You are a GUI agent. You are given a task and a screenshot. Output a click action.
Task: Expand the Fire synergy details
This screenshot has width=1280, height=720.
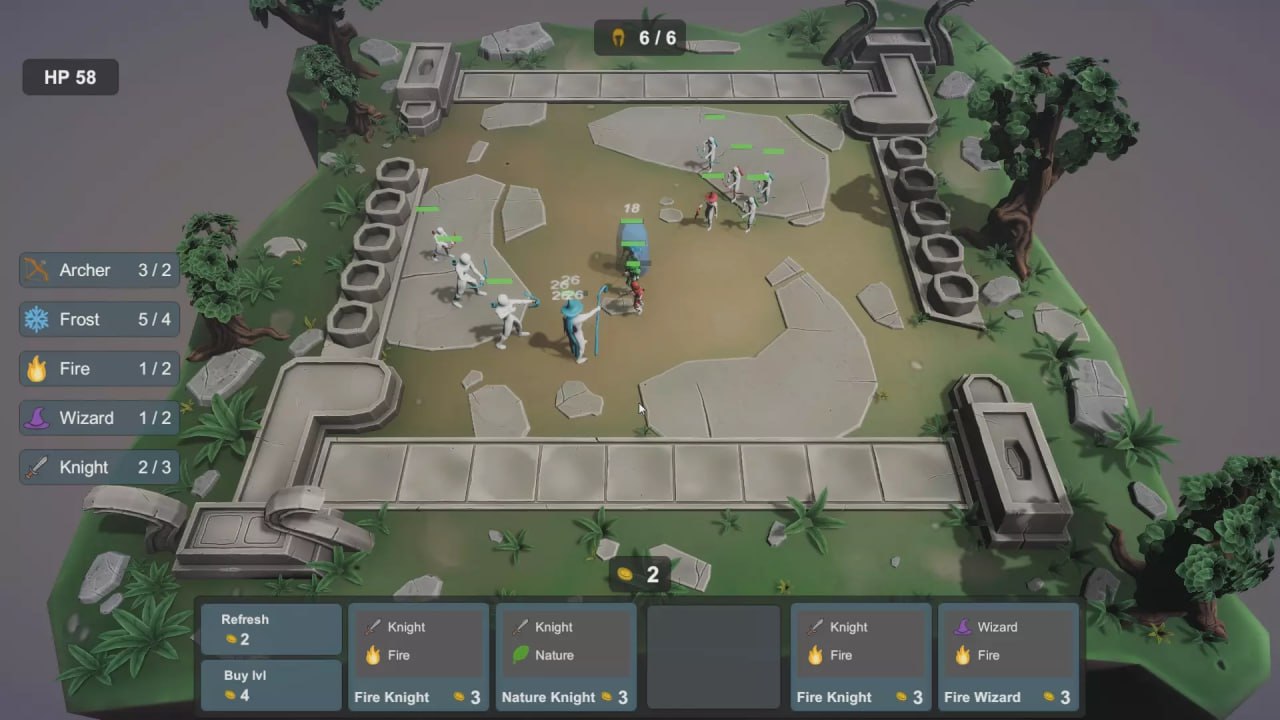pyautogui.click(x=97, y=368)
